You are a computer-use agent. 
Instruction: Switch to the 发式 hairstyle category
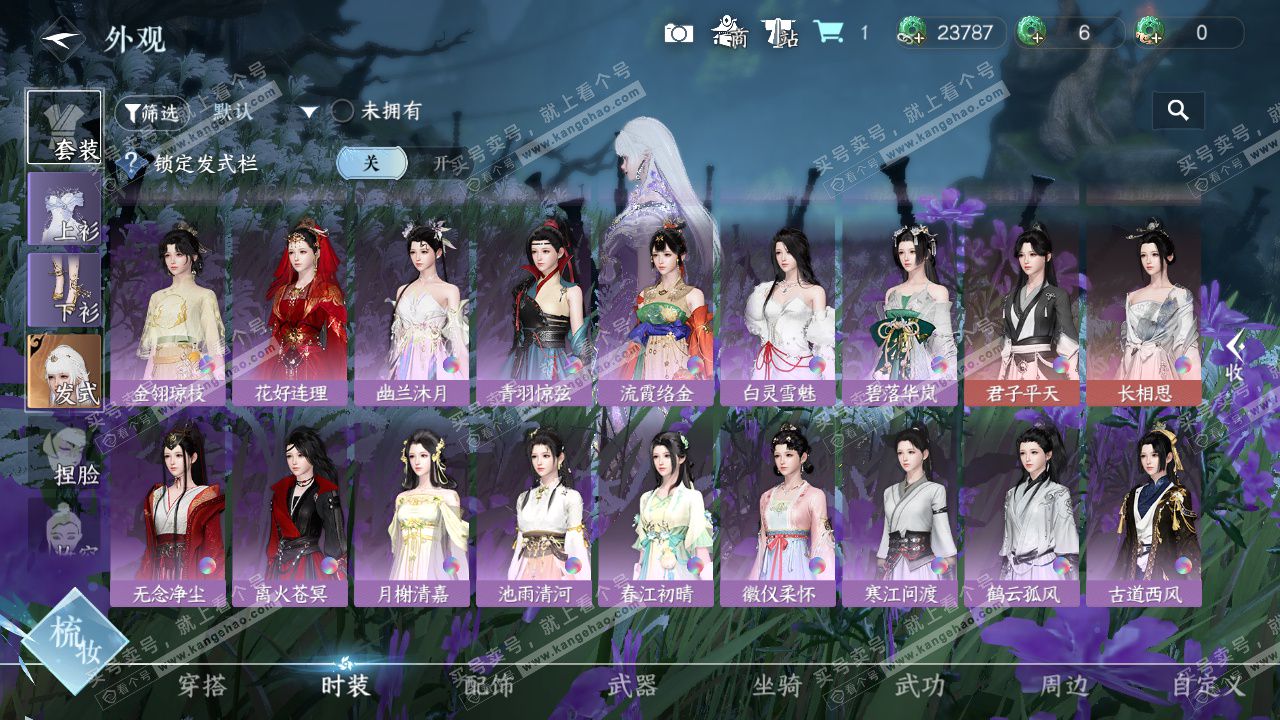64,370
